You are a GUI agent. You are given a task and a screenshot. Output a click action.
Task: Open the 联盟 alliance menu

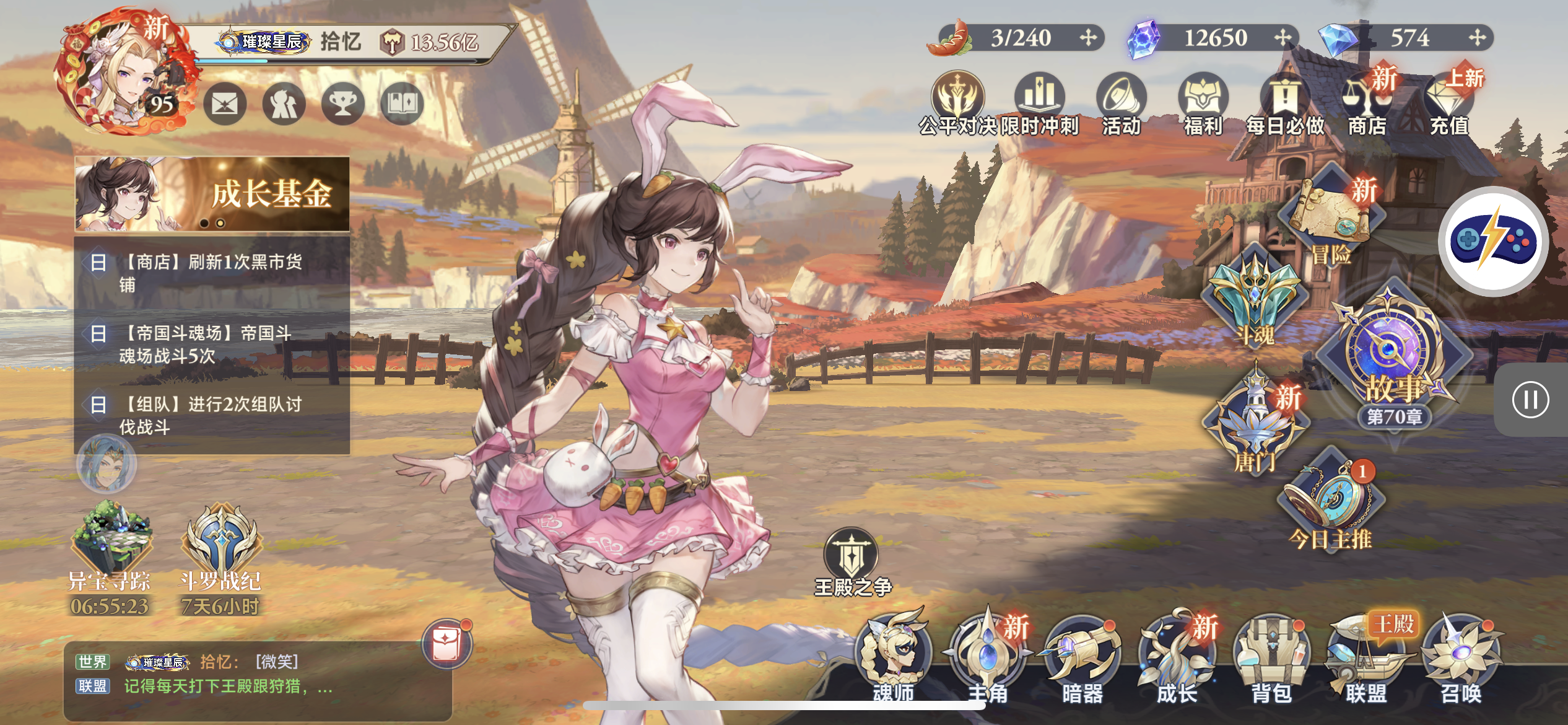[x=1366, y=657]
